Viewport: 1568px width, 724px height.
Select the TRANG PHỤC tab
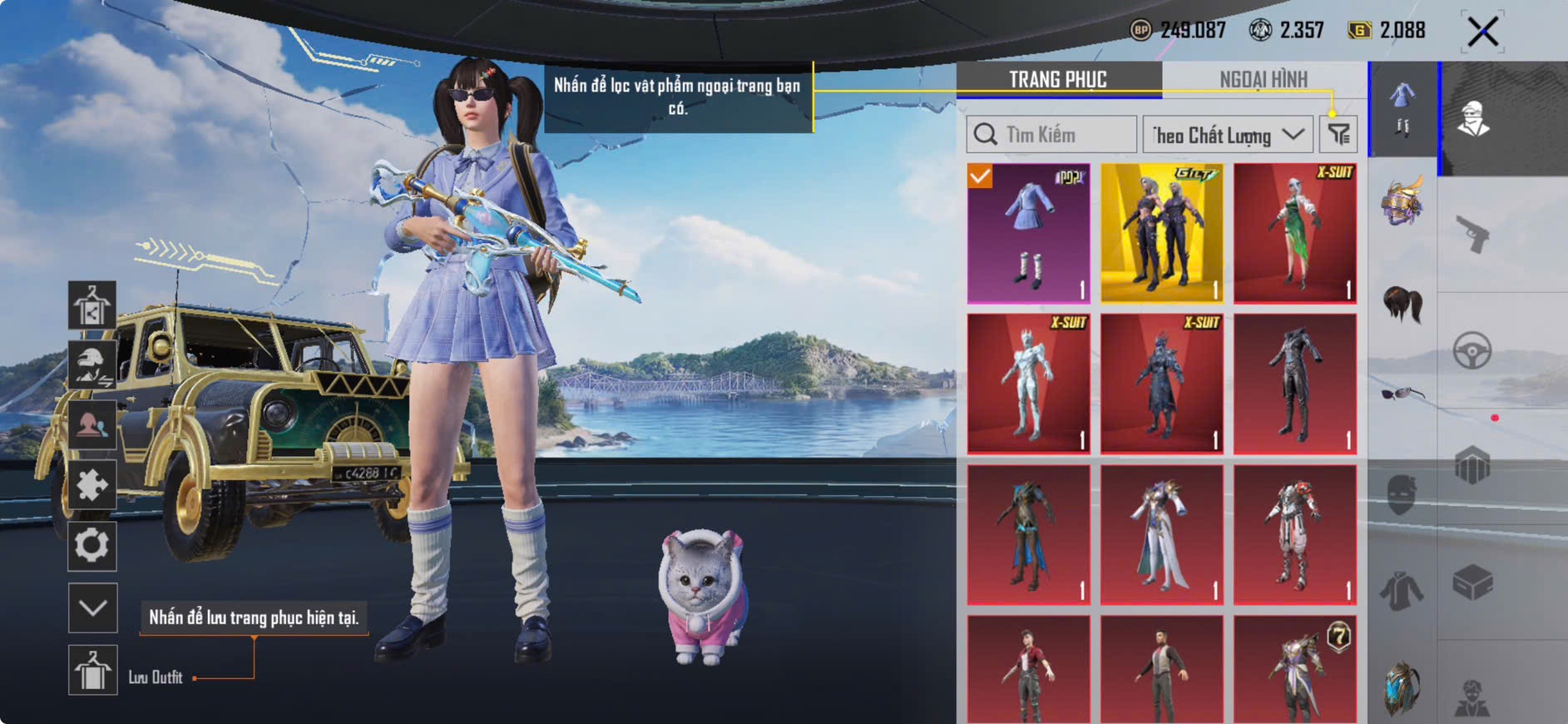pyautogui.click(x=1057, y=80)
